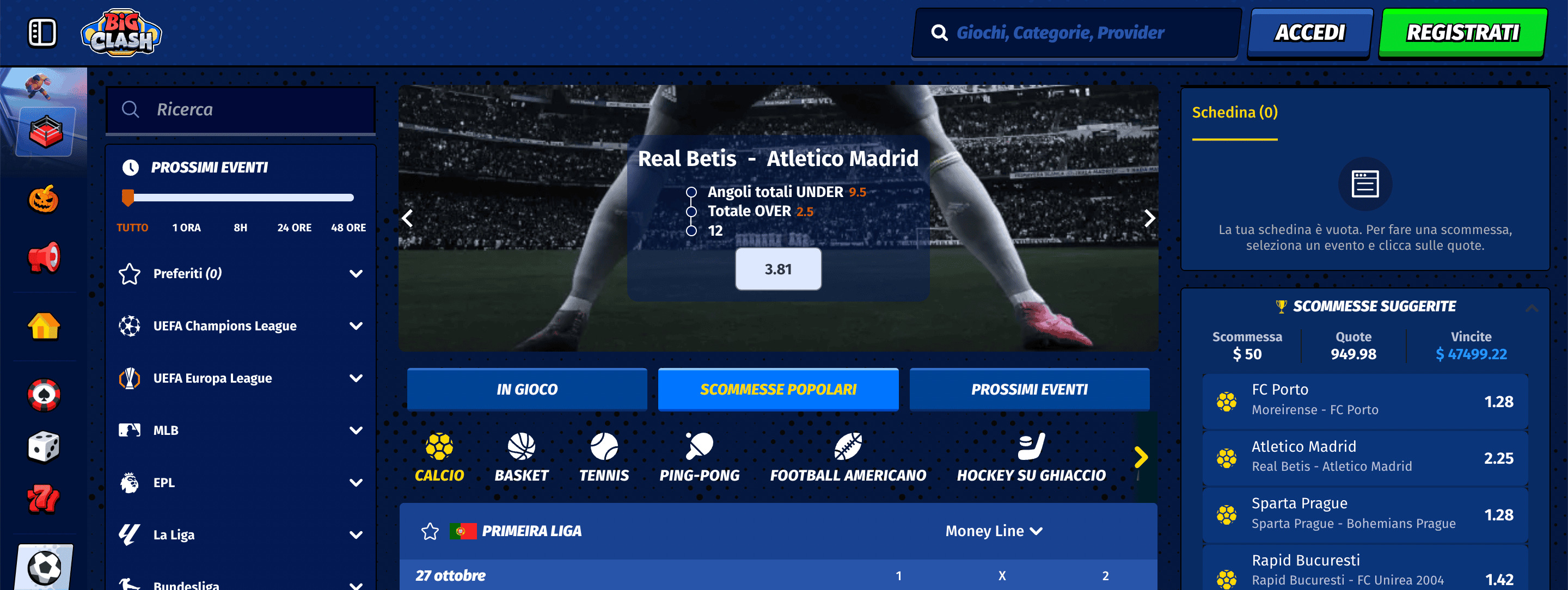This screenshot has width=1568, height=590.
Task: Click the home icon in the left sidebar
Action: pyautogui.click(x=42, y=327)
